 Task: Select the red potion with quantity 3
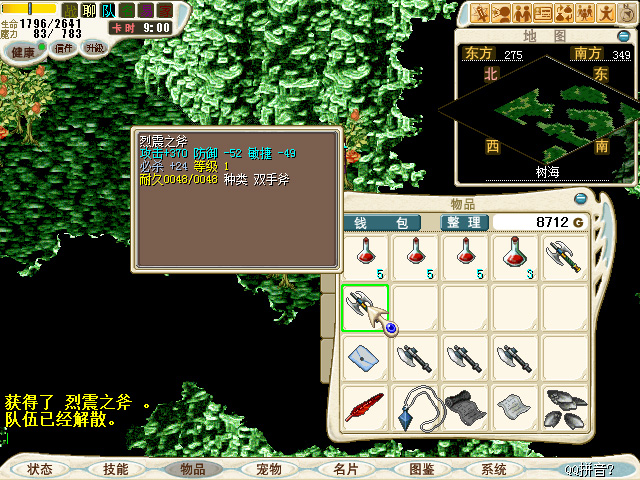[515, 257]
